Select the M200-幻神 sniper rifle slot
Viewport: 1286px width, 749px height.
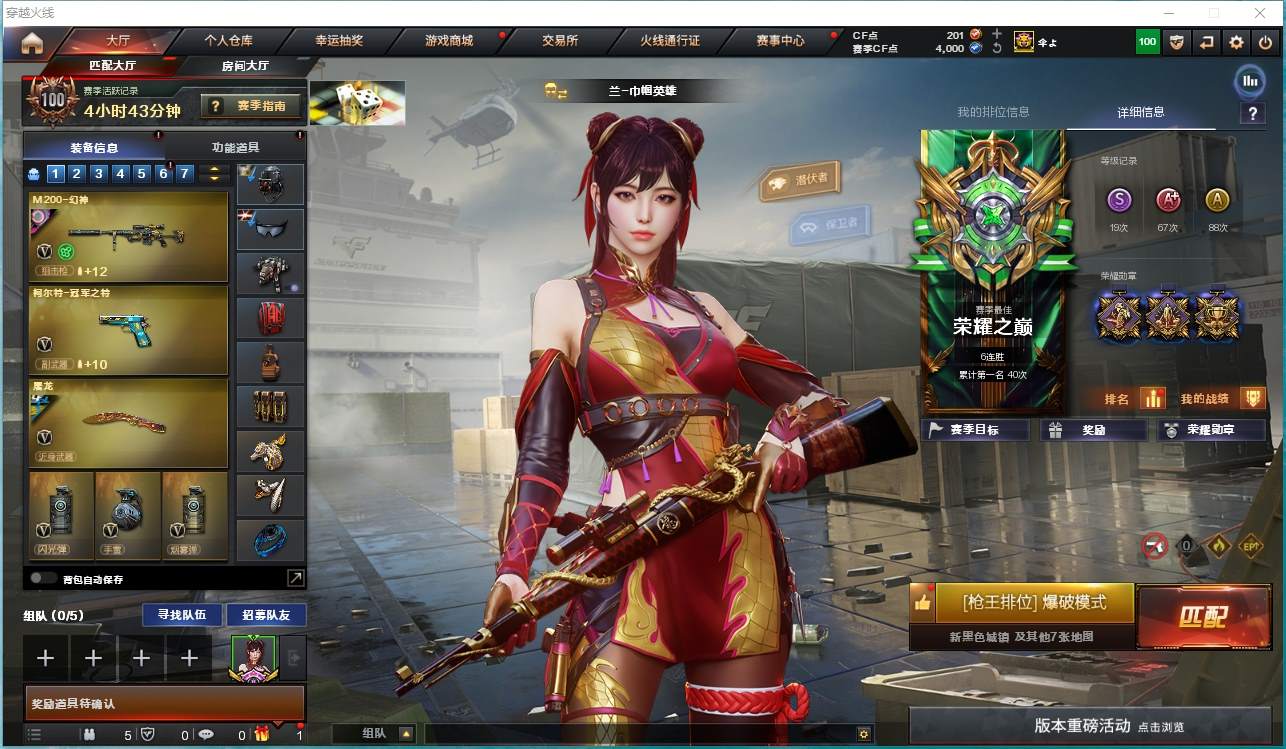tap(129, 237)
